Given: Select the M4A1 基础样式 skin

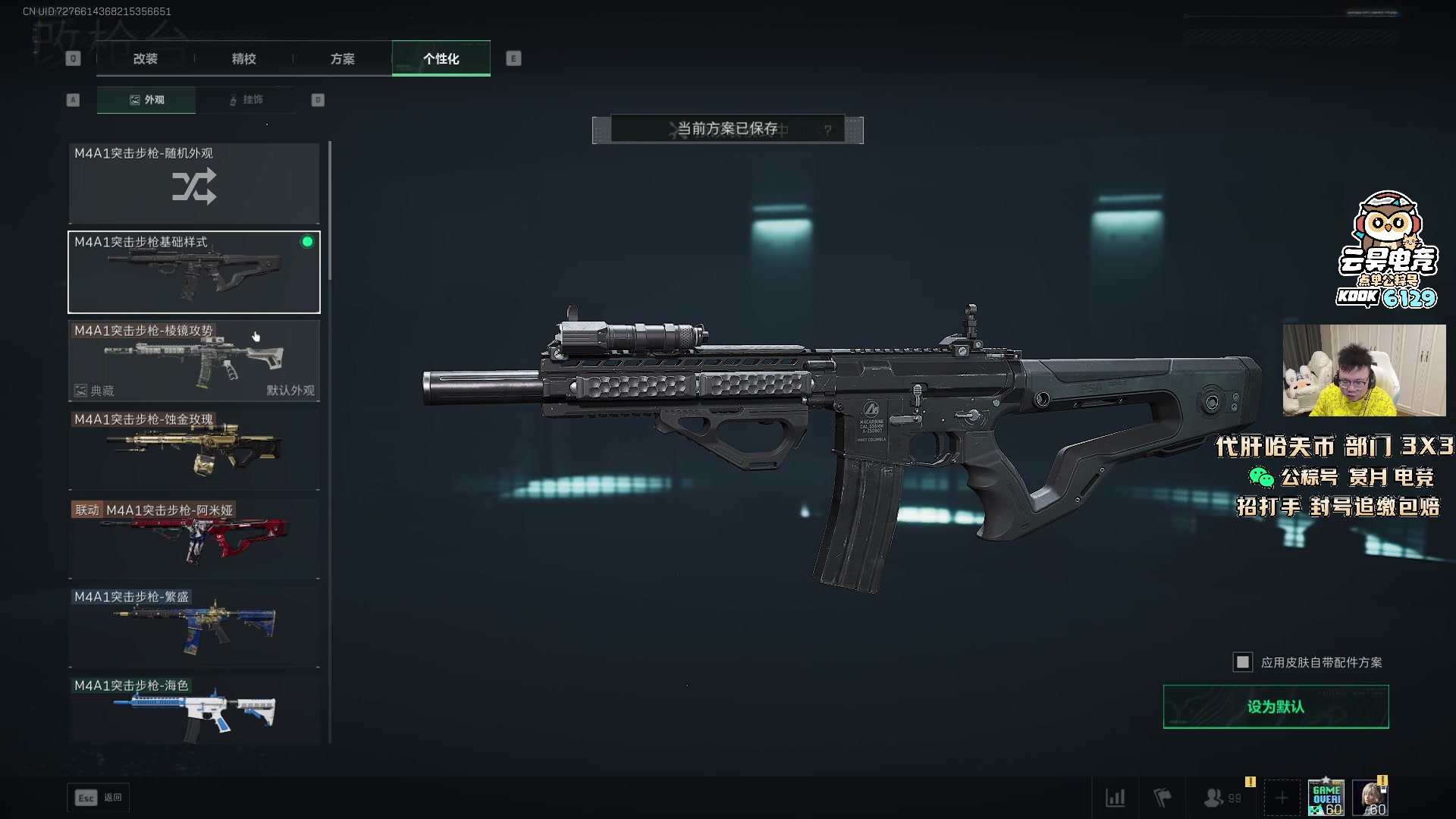Looking at the screenshot, I should pyautogui.click(x=194, y=272).
